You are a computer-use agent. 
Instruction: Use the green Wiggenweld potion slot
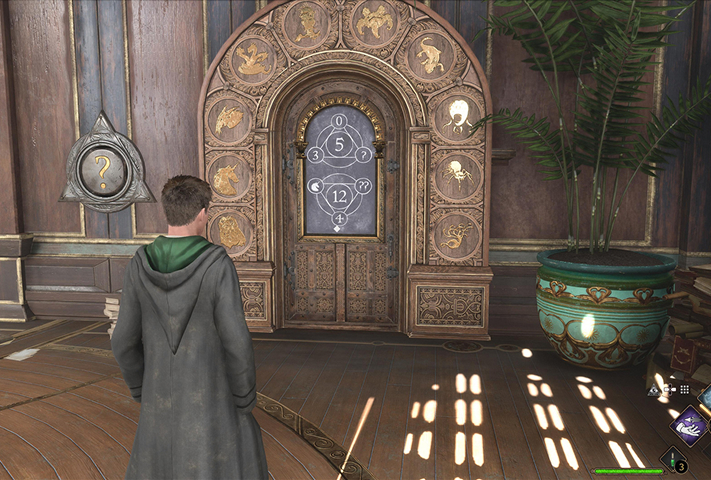point(675,460)
